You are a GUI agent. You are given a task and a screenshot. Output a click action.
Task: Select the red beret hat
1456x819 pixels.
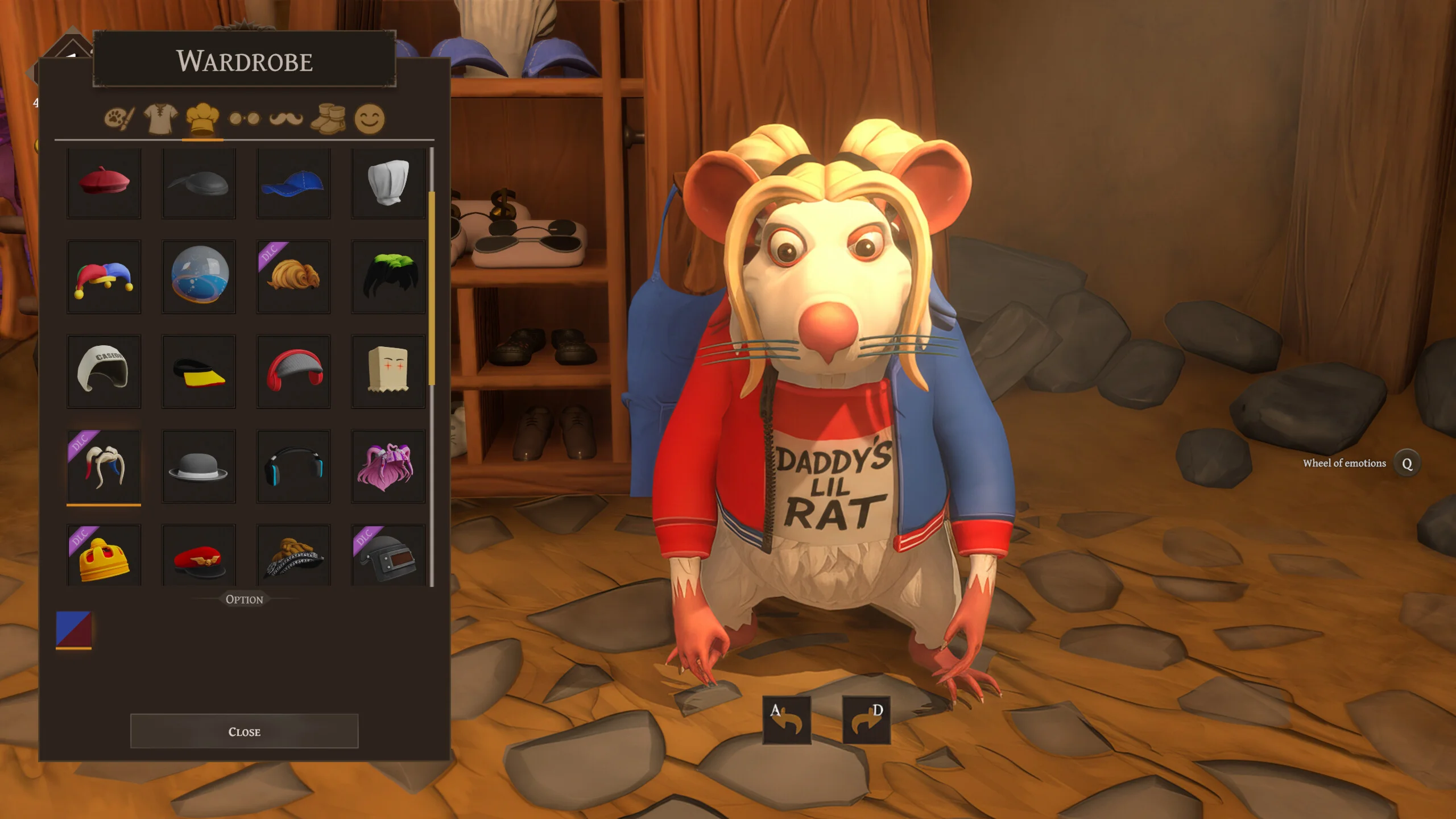point(104,183)
